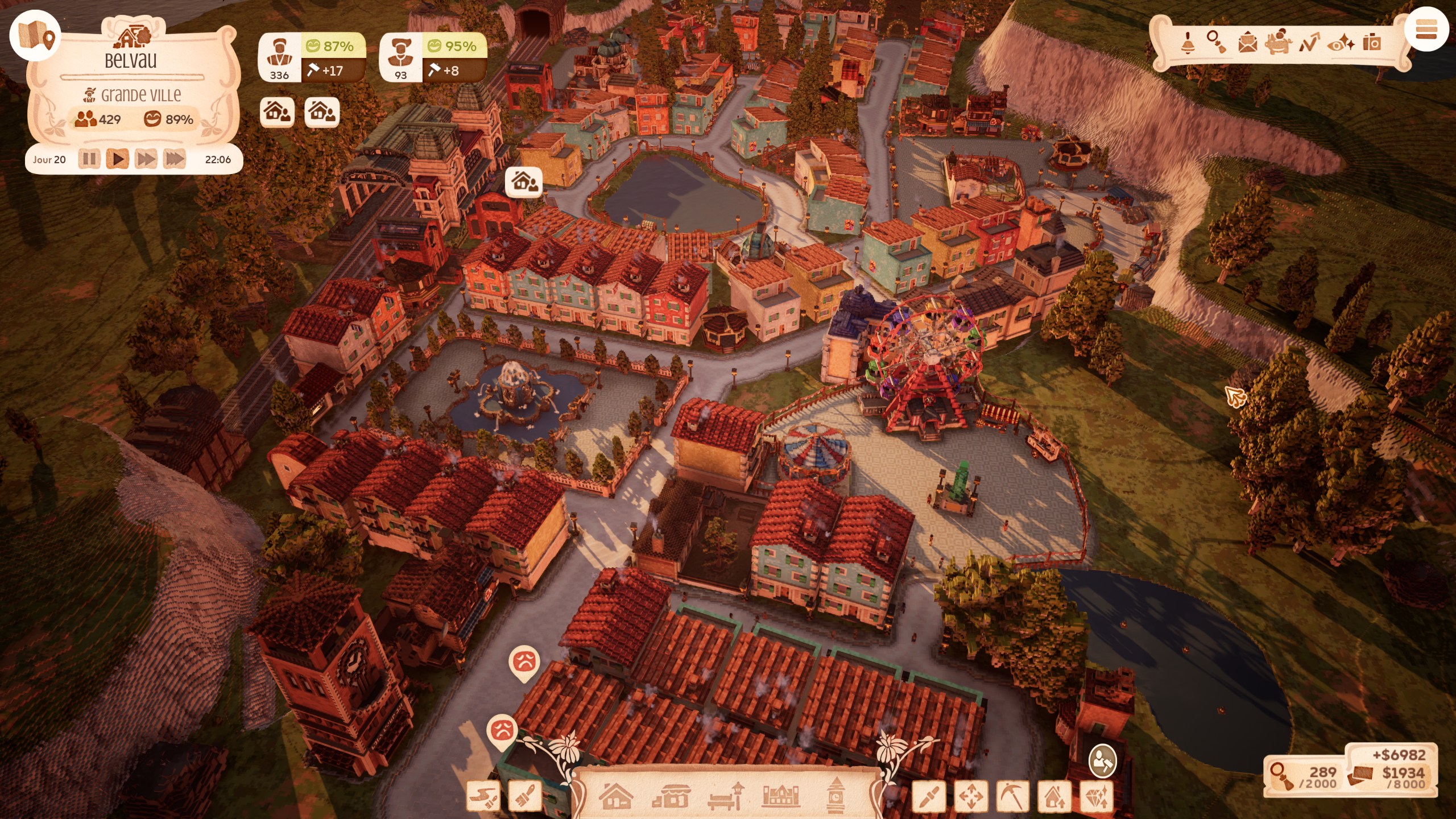Pause the game time
Screen dimensions: 1456x819
89,159
